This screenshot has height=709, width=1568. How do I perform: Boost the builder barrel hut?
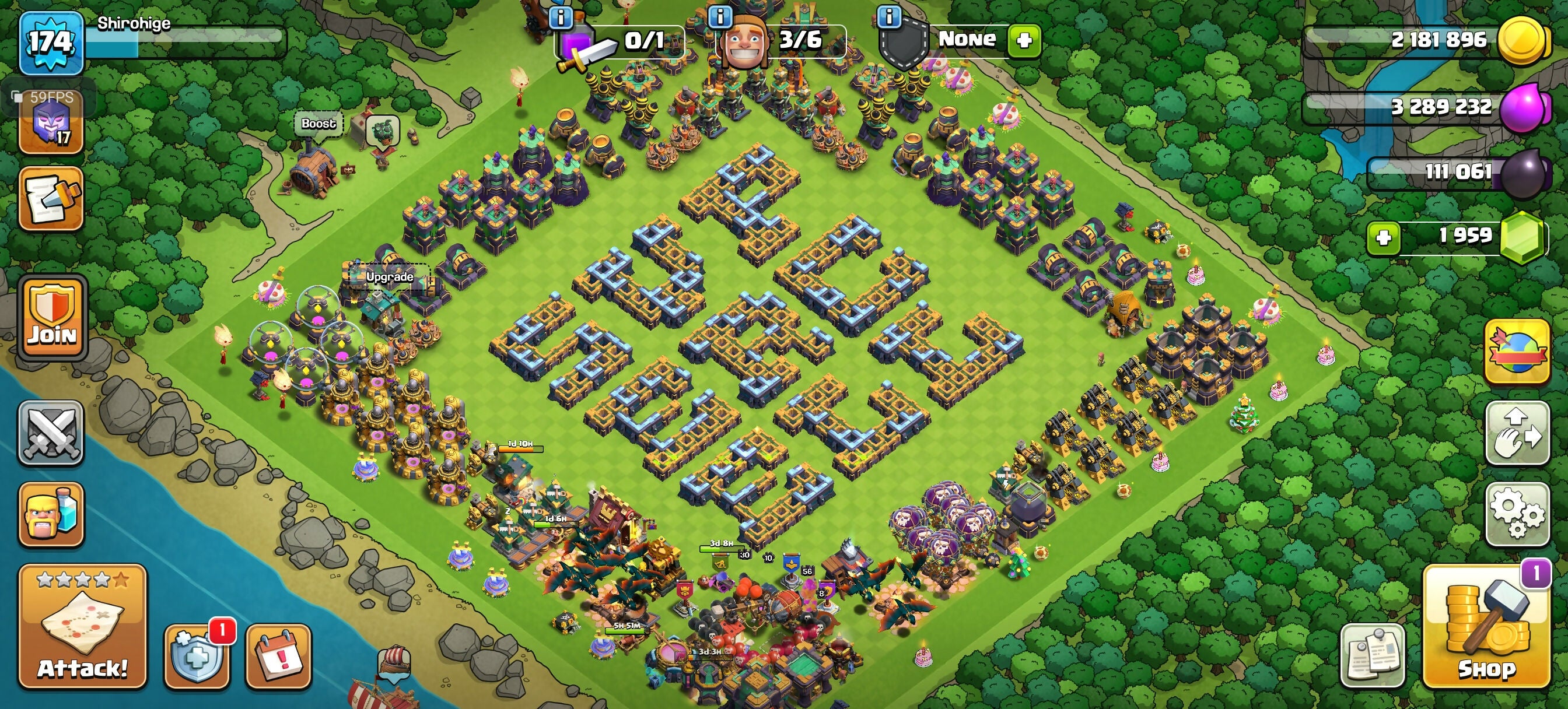pyautogui.click(x=318, y=124)
